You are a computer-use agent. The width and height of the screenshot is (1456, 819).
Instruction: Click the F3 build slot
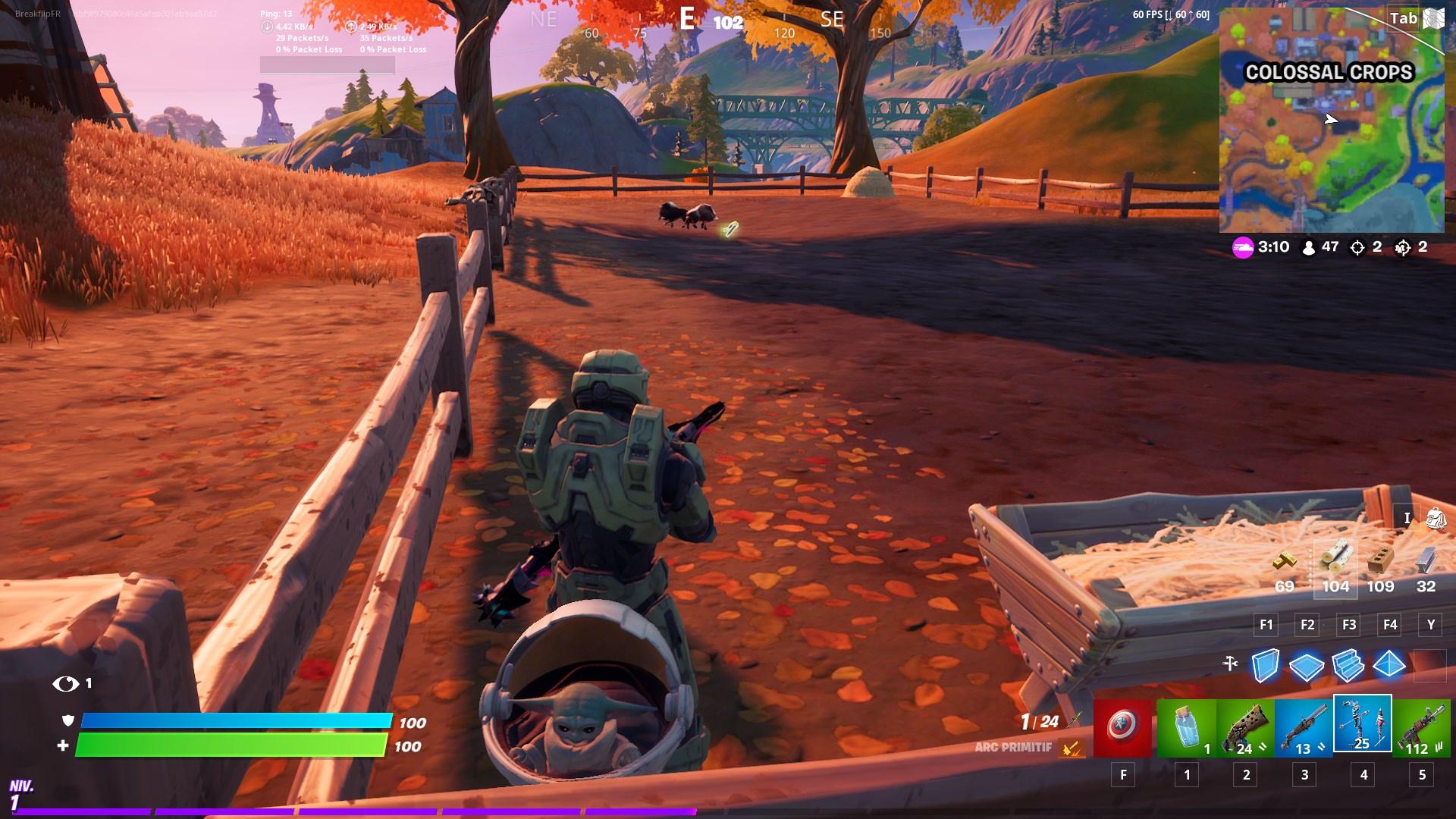coord(1349,625)
